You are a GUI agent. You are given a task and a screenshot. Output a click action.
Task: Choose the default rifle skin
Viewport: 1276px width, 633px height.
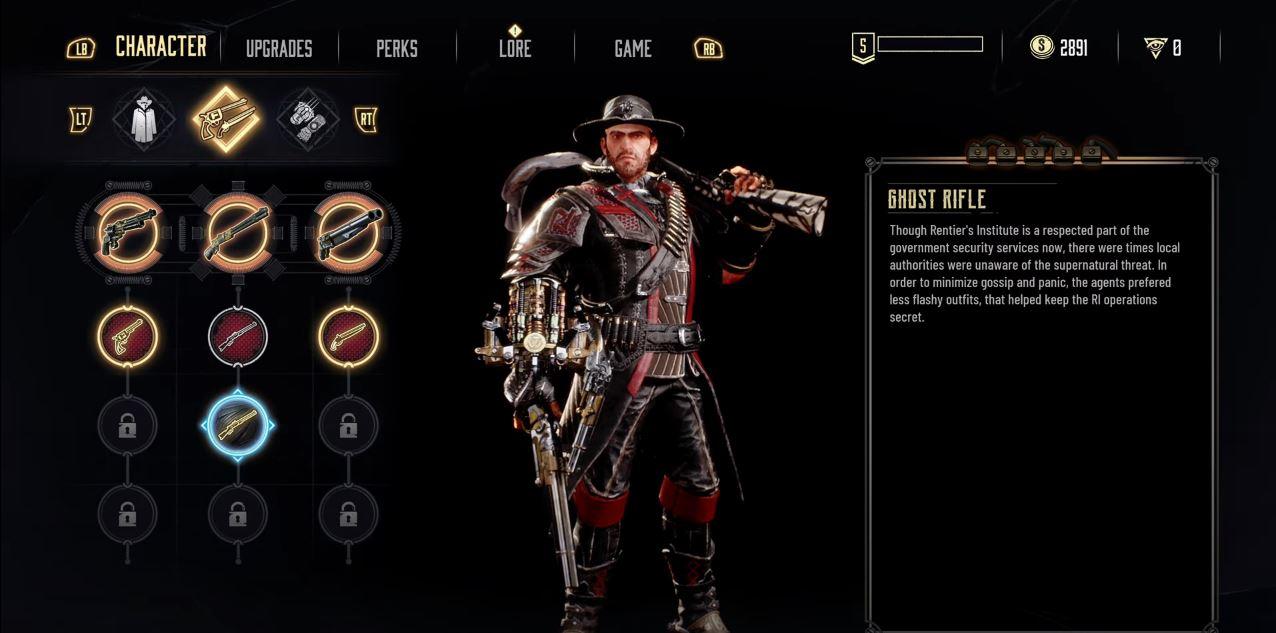(x=238, y=232)
